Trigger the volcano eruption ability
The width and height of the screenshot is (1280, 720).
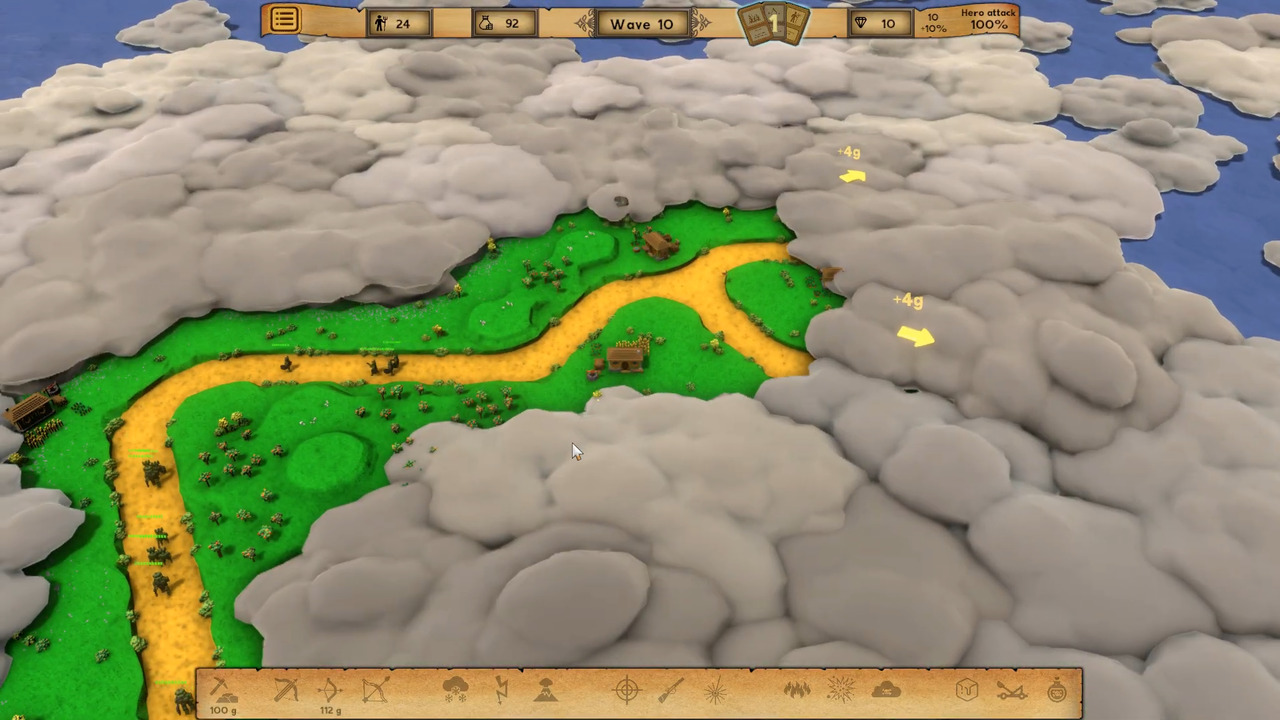(x=546, y=689)
